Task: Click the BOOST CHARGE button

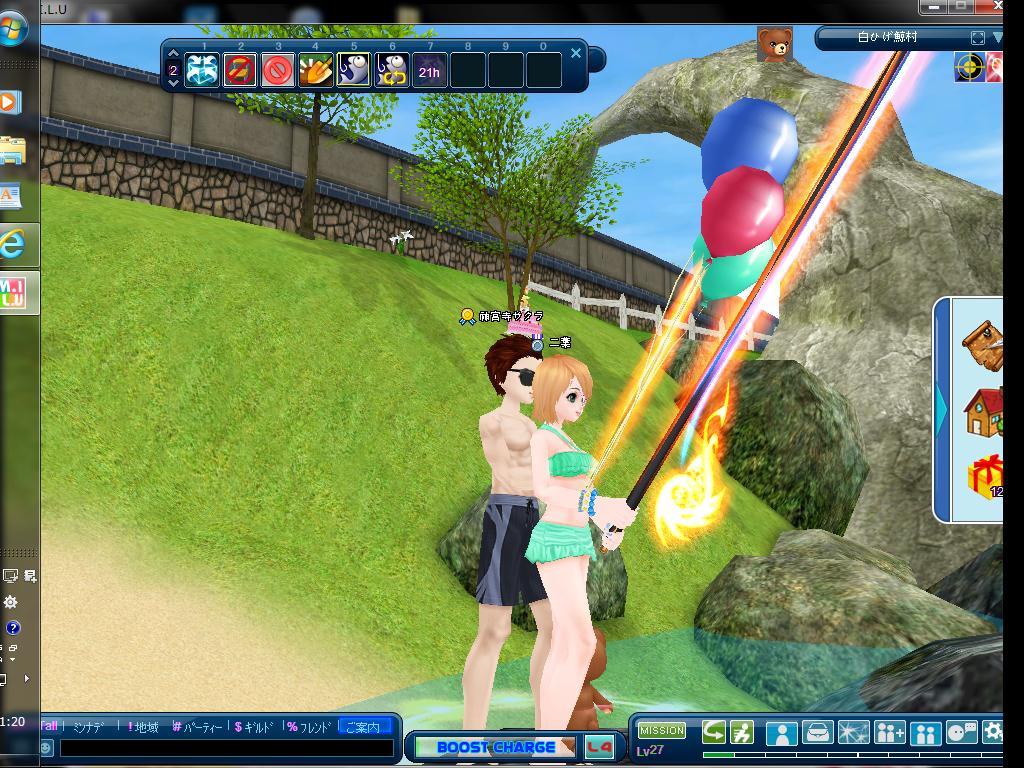Action: [496, 747]
